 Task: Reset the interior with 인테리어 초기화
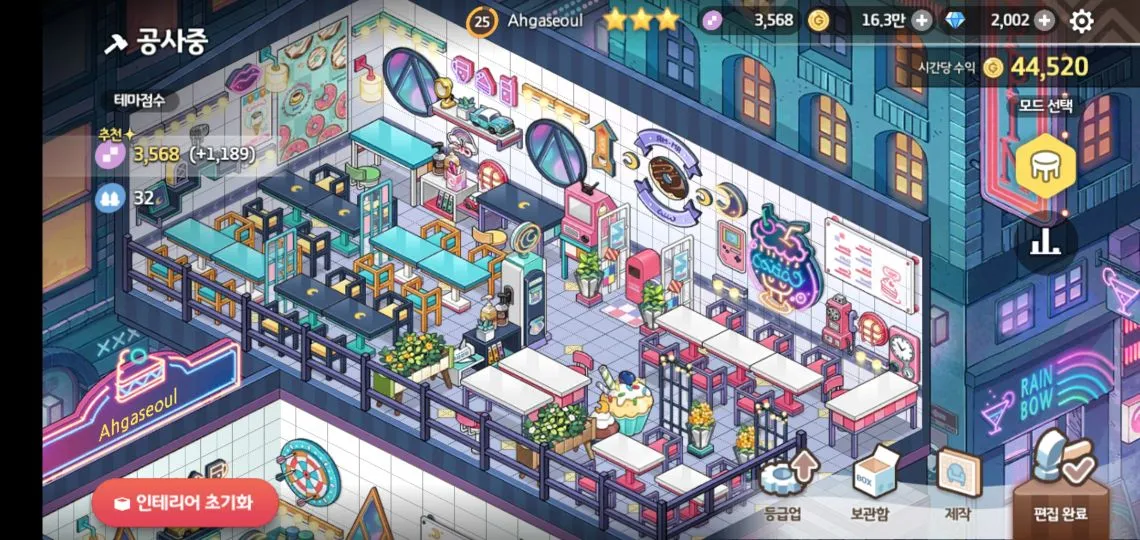[x=185, y=502]
